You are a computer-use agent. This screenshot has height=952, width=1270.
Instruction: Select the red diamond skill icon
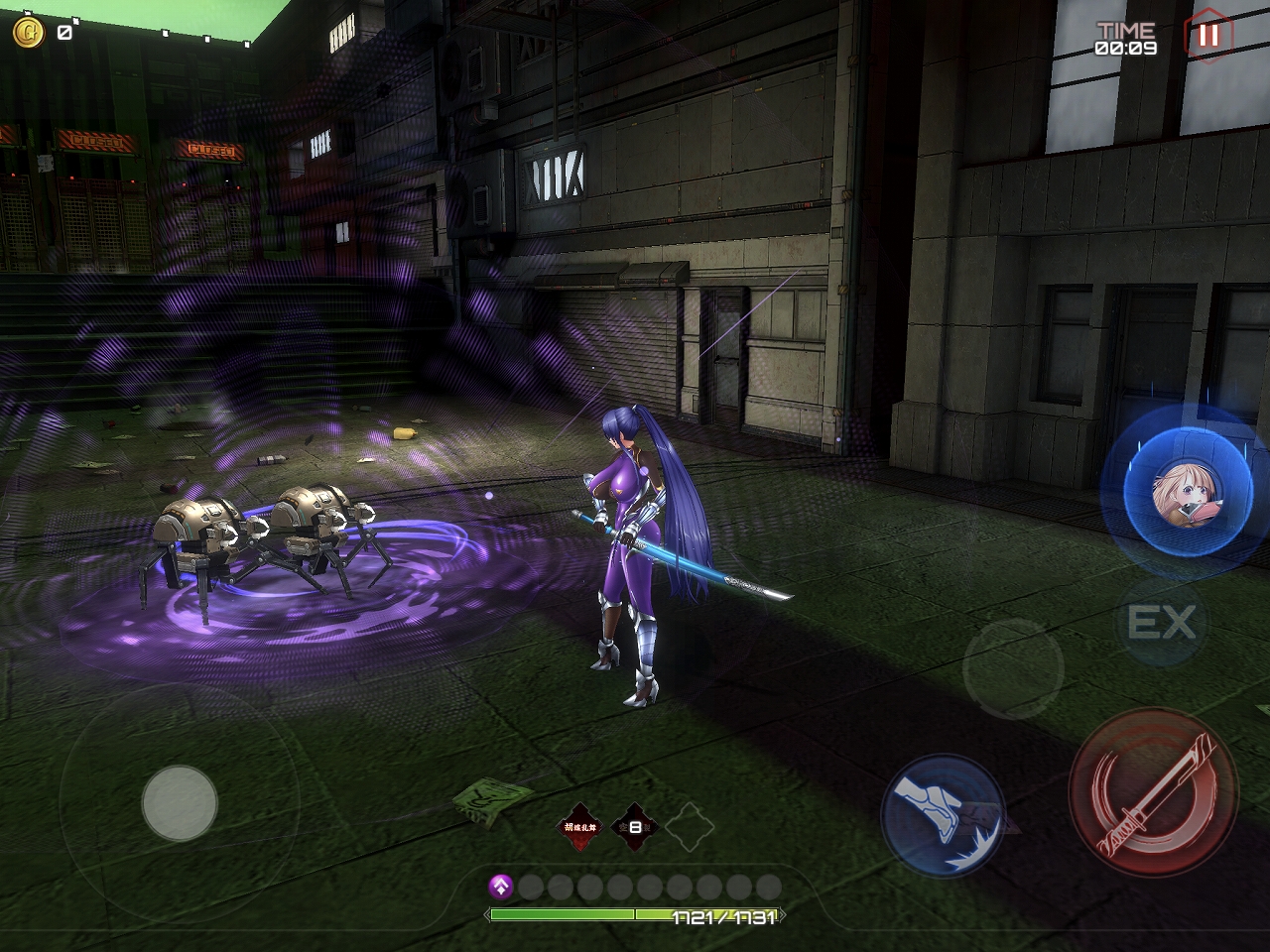[580, 825]
